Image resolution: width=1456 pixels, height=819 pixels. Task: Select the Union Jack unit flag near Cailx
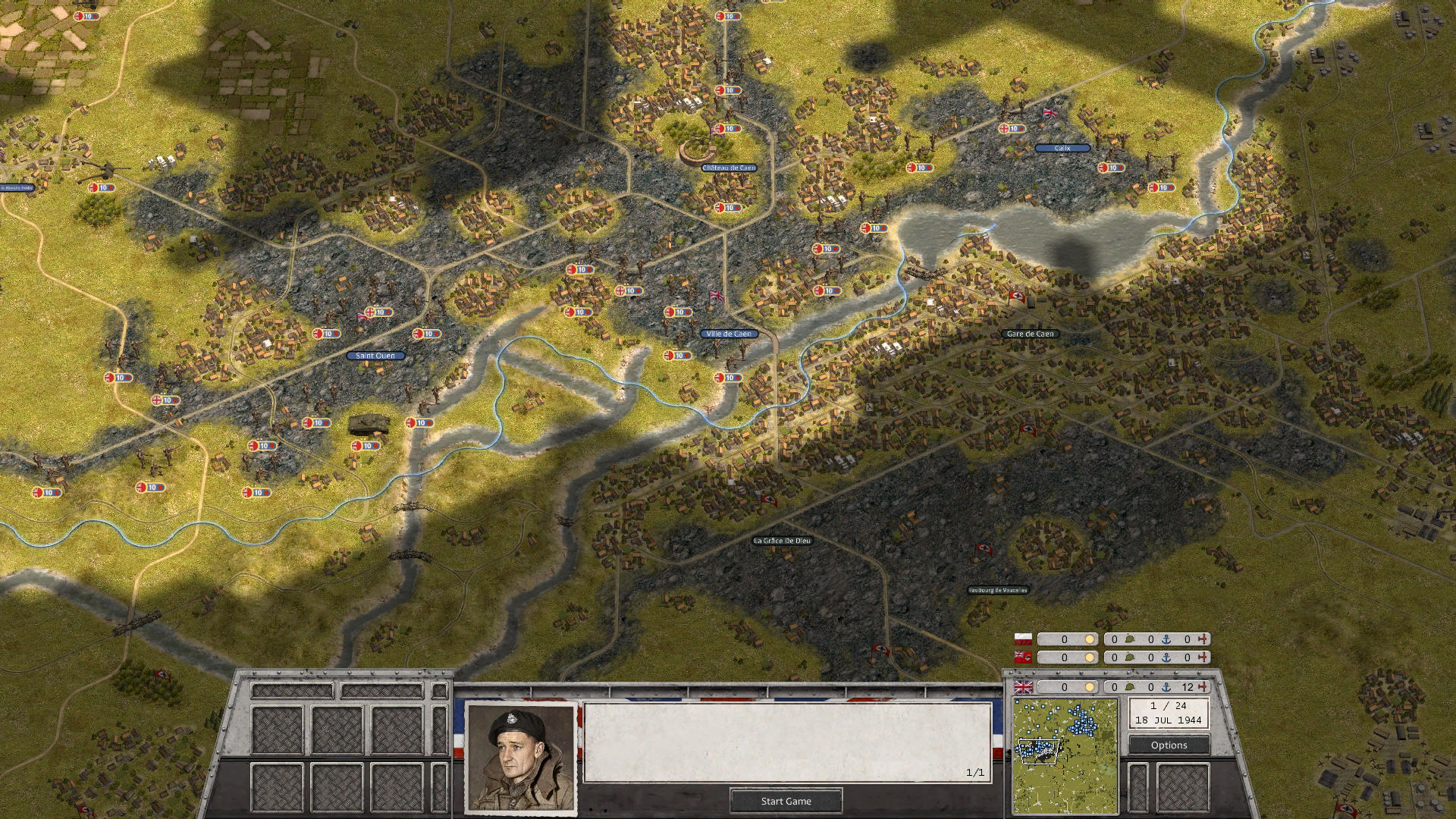pyautogui.click(x=1049, y=114)
